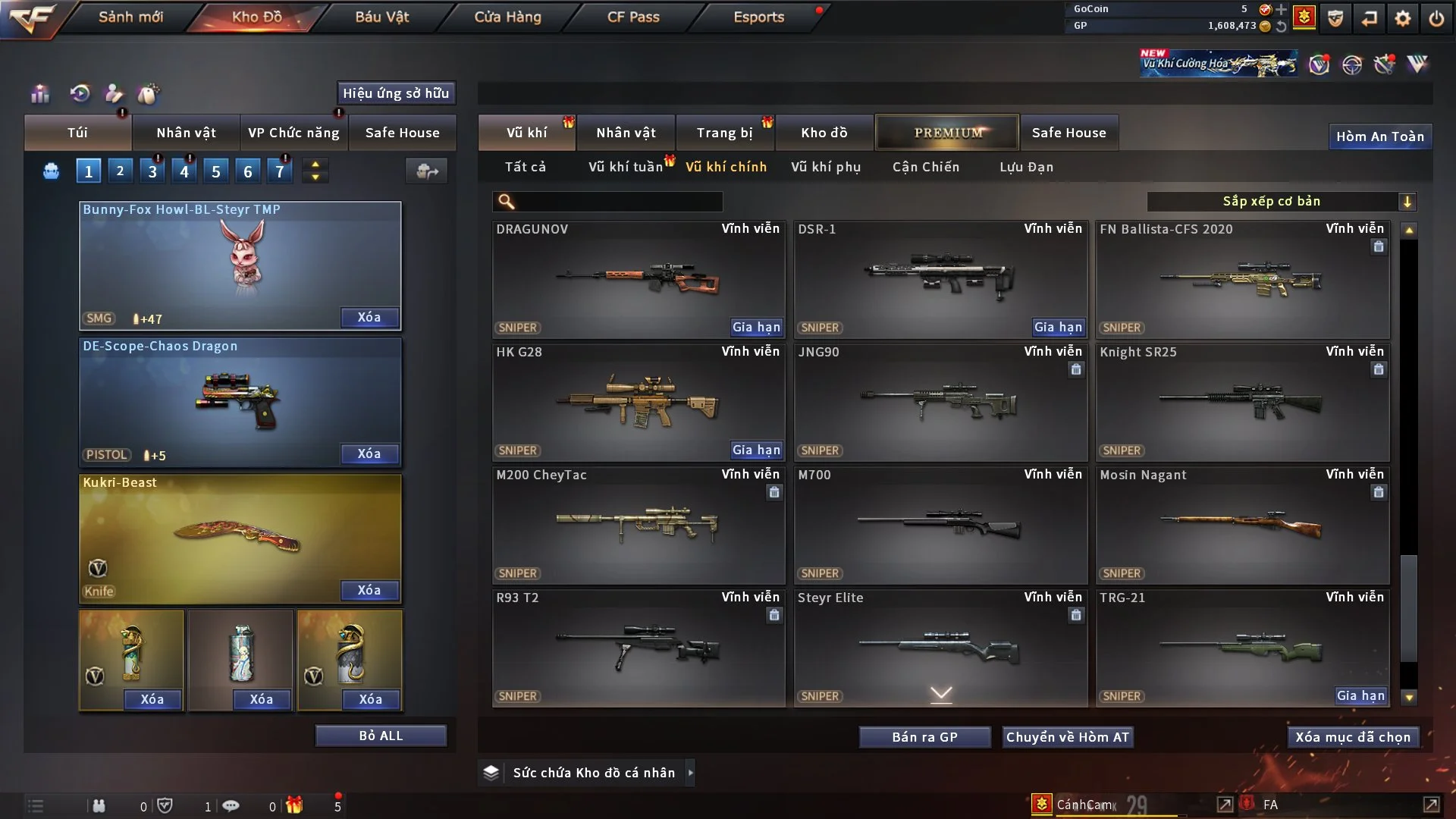Switch to bag slot number 3
Viewport: 1456px width, 819px height.
point(152,171)
